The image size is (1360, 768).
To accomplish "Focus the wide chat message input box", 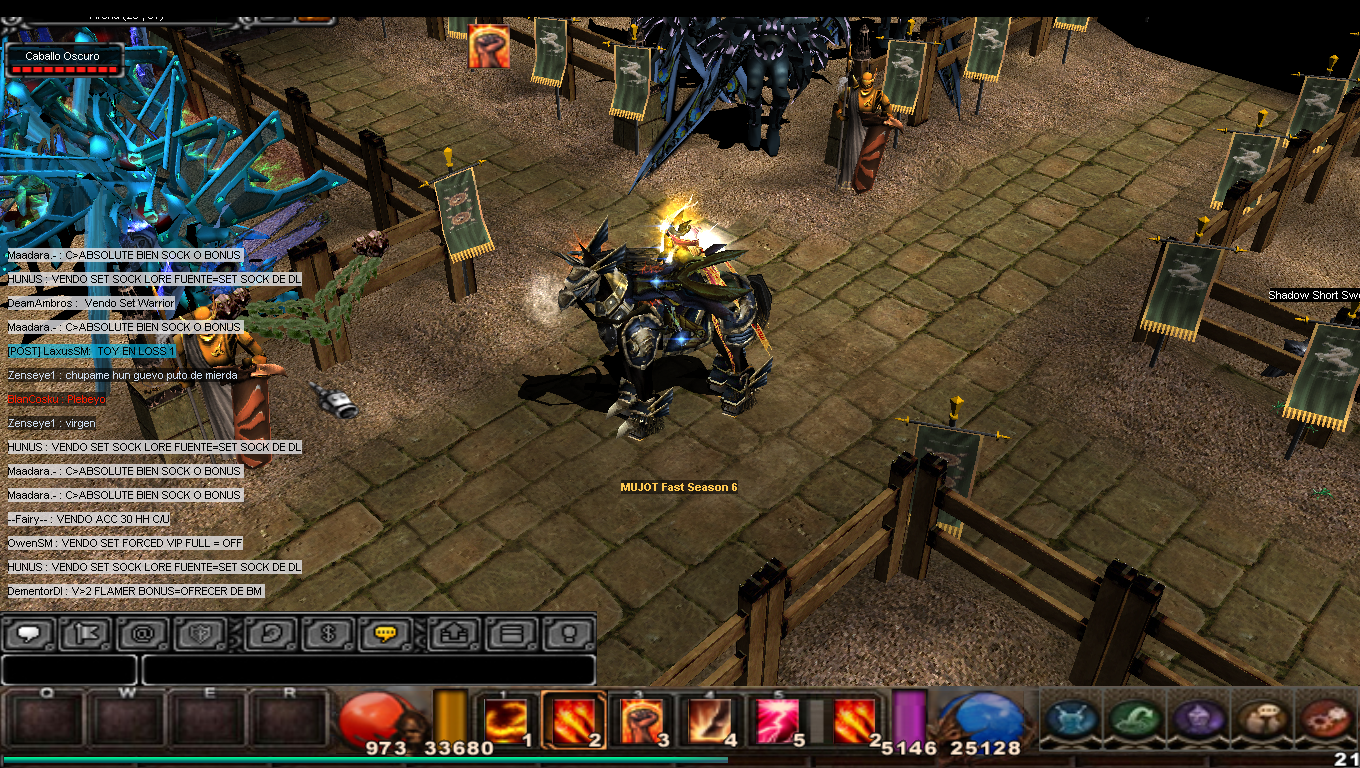I will pos(368,669).
